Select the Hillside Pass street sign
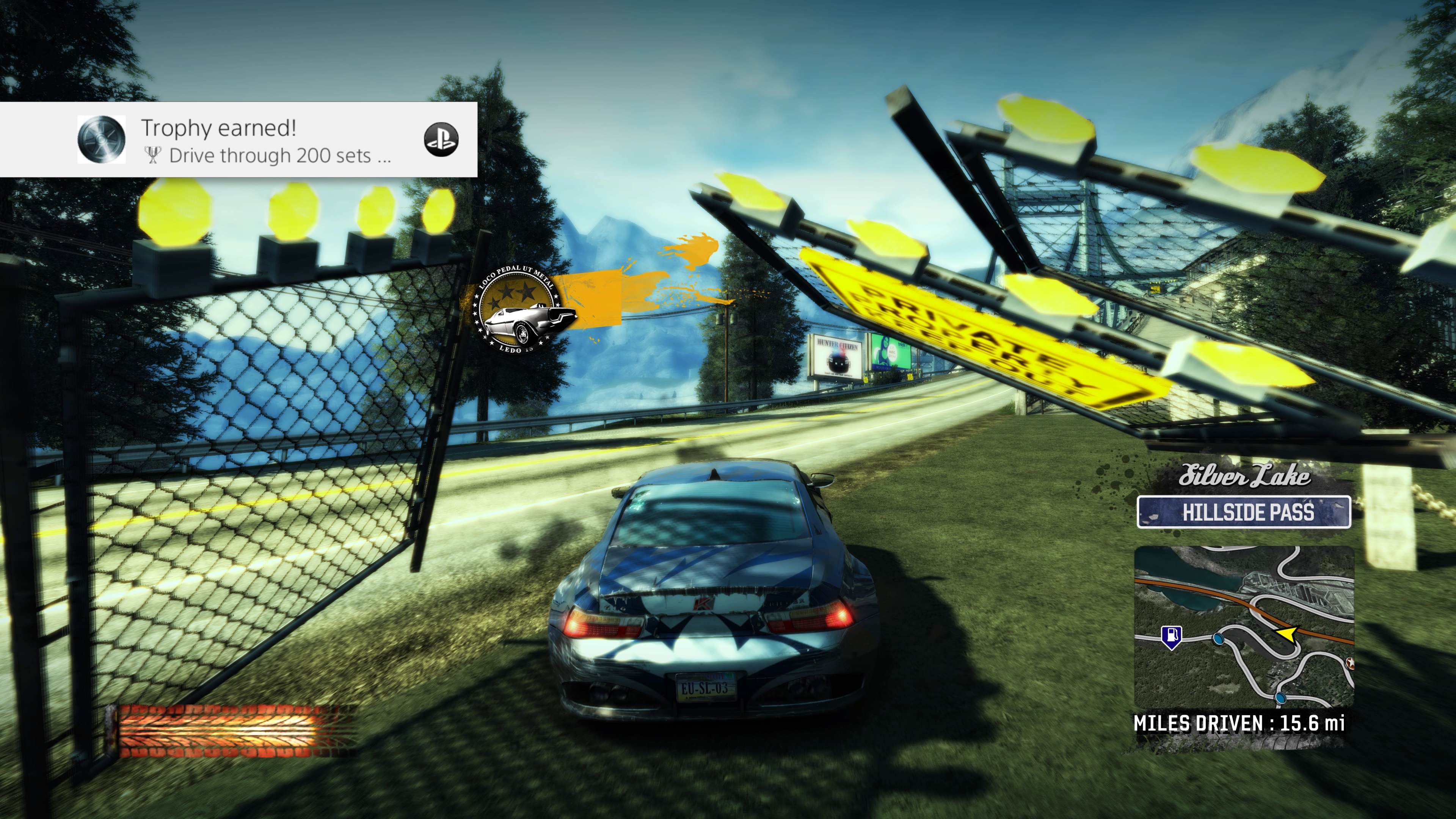Image resolution: width=1456 pixels, height=819 pixels. coord(1244,512)
